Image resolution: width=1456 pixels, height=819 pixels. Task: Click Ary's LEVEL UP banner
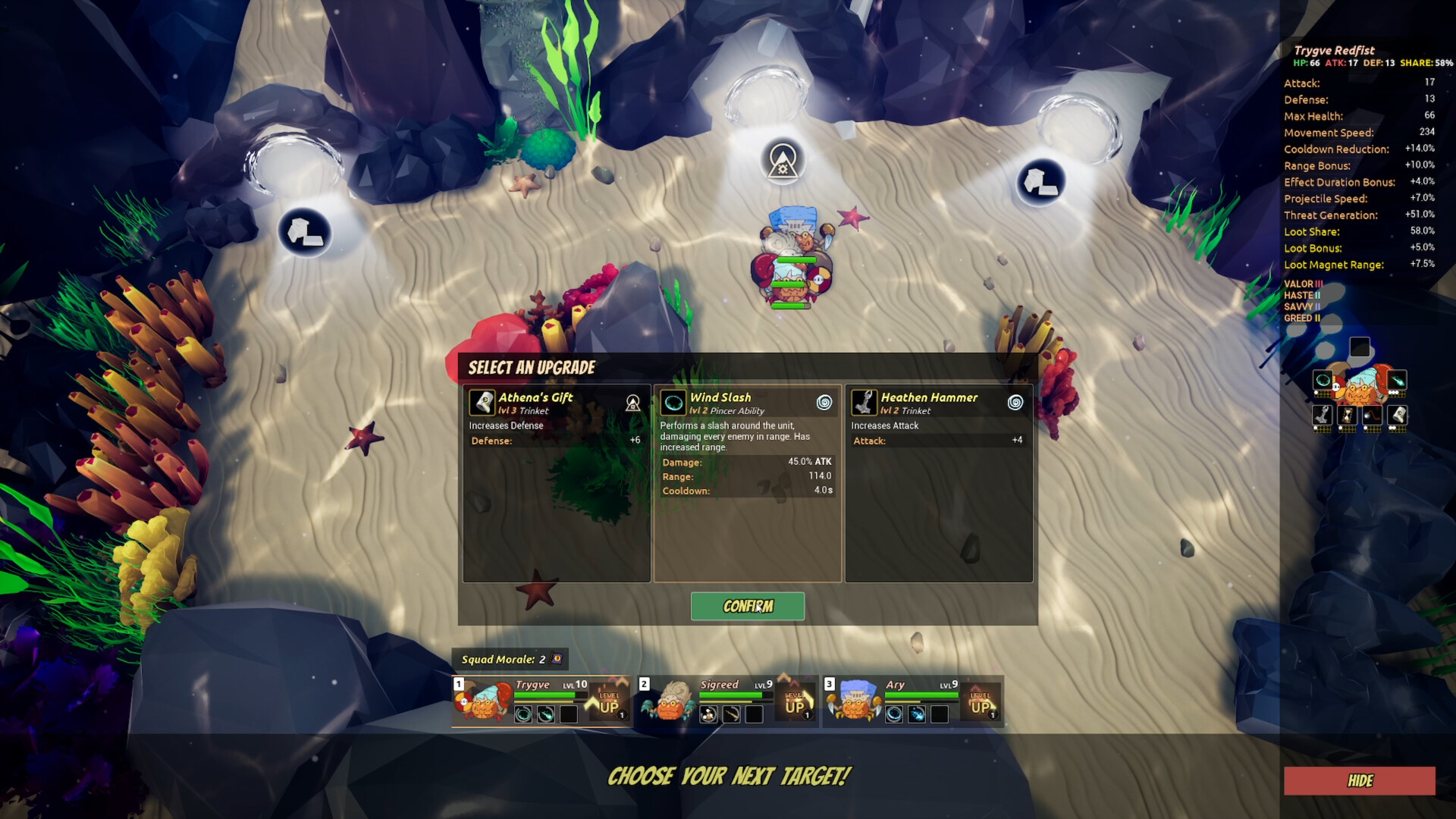point(982,701)
